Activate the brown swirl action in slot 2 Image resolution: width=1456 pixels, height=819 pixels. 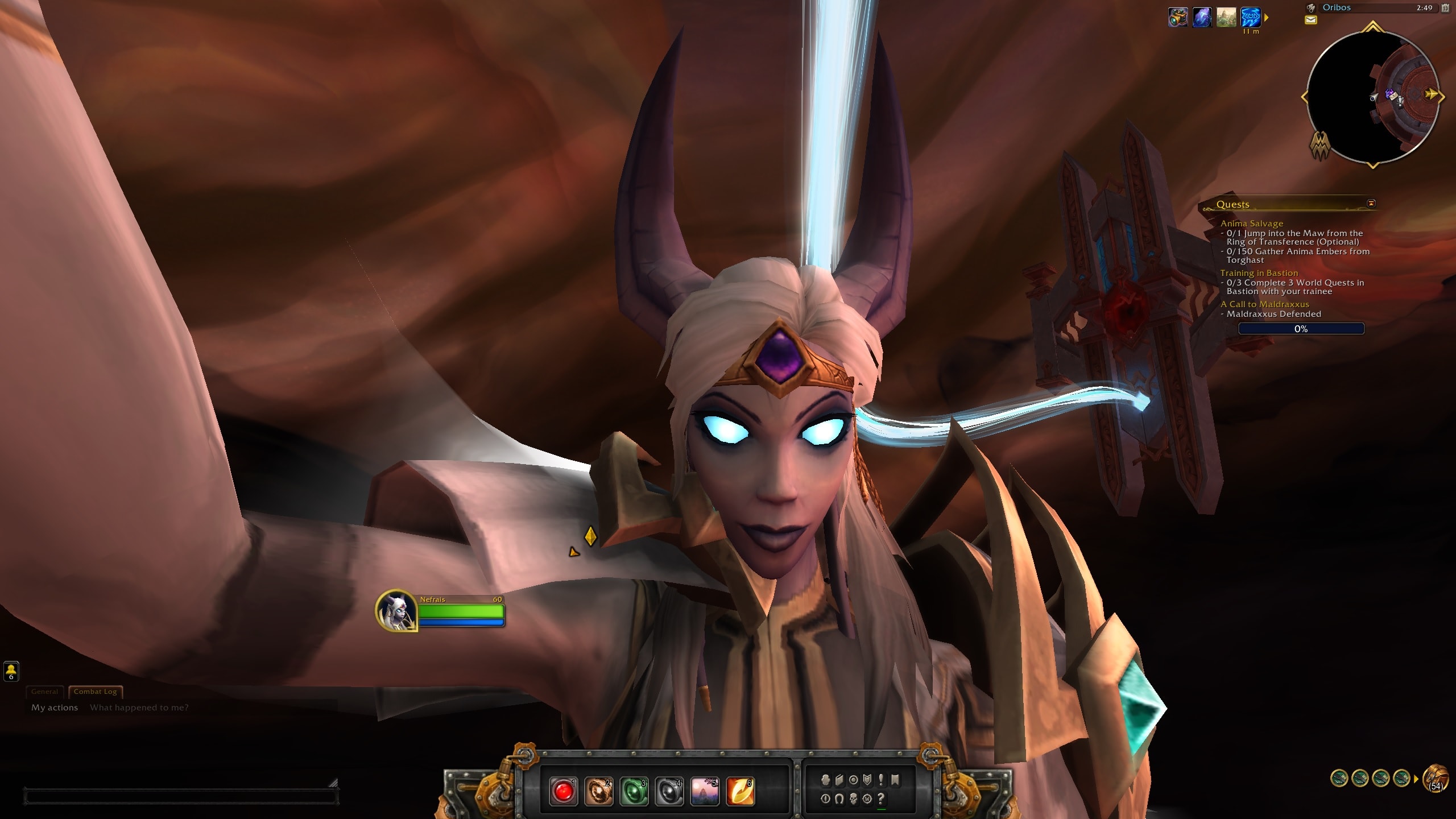coord(598,792)
